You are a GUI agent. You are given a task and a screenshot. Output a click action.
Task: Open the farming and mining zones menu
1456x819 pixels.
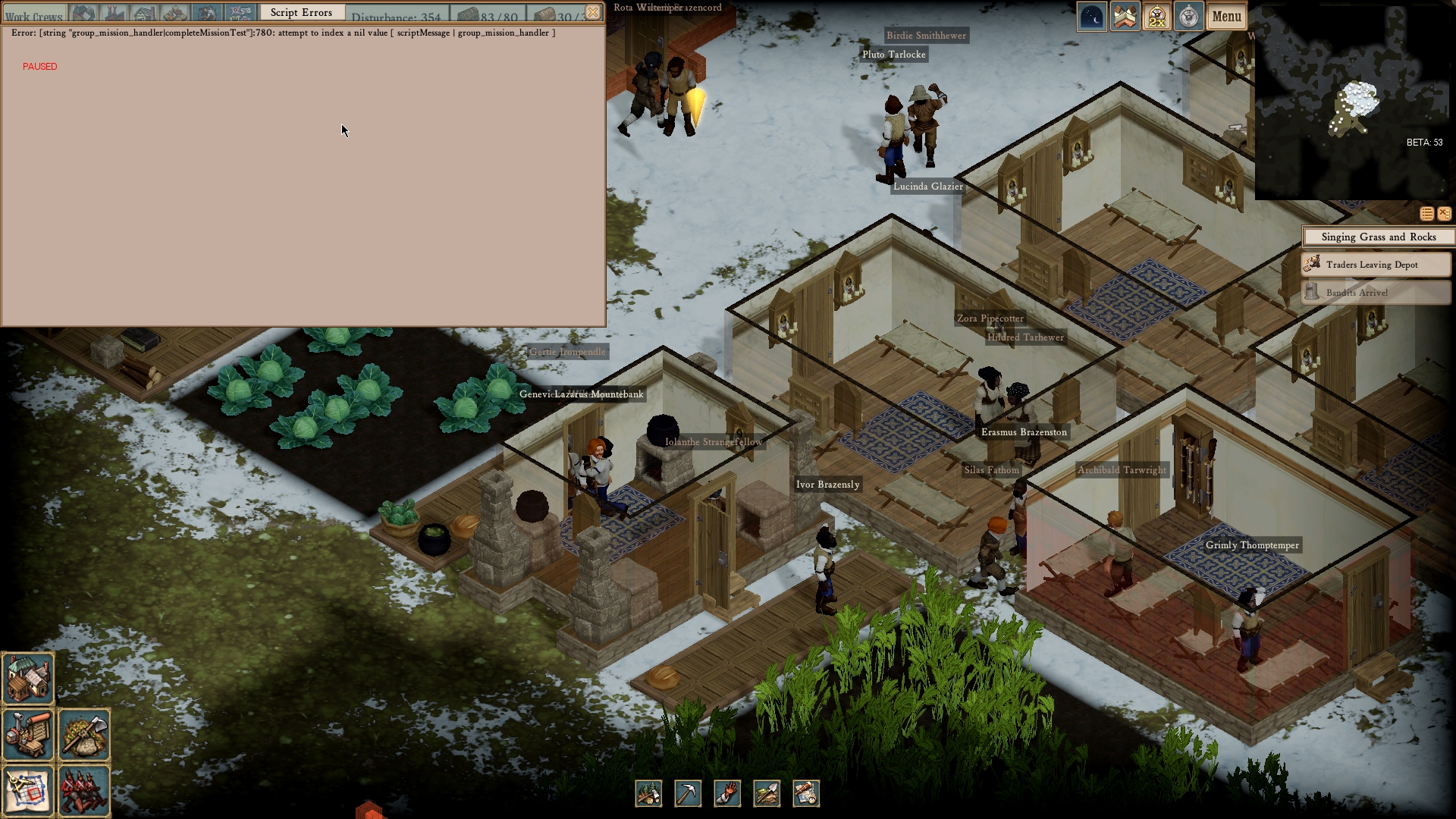[84, 735]
